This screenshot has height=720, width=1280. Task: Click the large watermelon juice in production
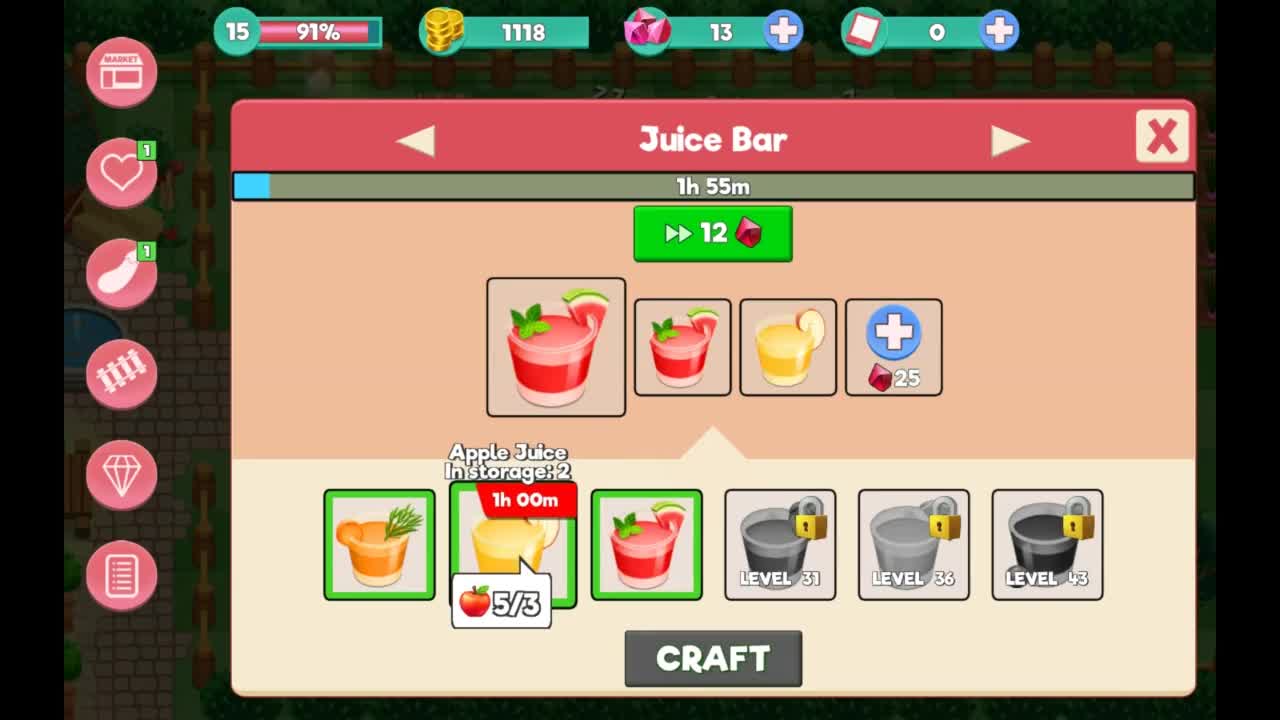coord(556,347)
